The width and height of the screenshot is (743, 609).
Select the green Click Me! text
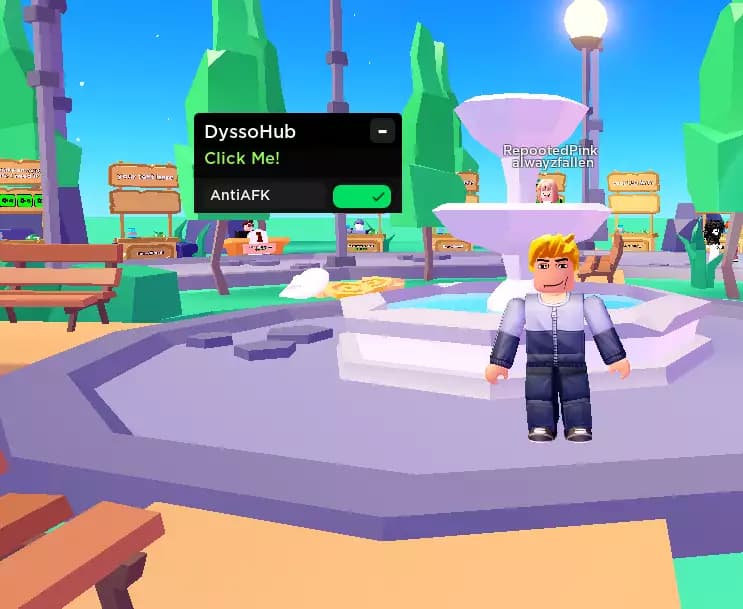(242, 158)
